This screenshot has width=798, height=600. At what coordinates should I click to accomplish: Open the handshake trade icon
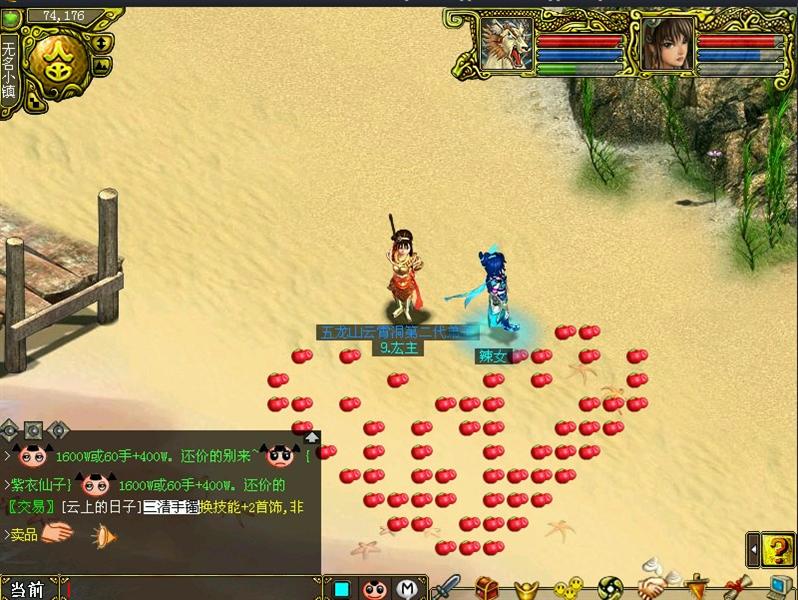653,585
